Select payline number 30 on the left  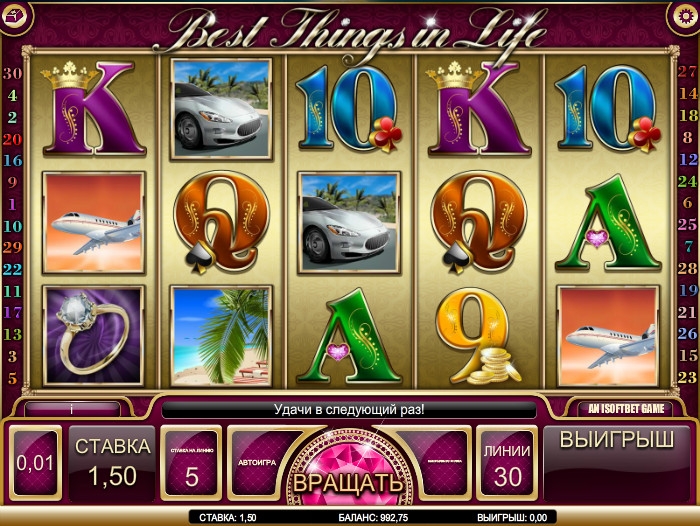[x=13, y=73]
